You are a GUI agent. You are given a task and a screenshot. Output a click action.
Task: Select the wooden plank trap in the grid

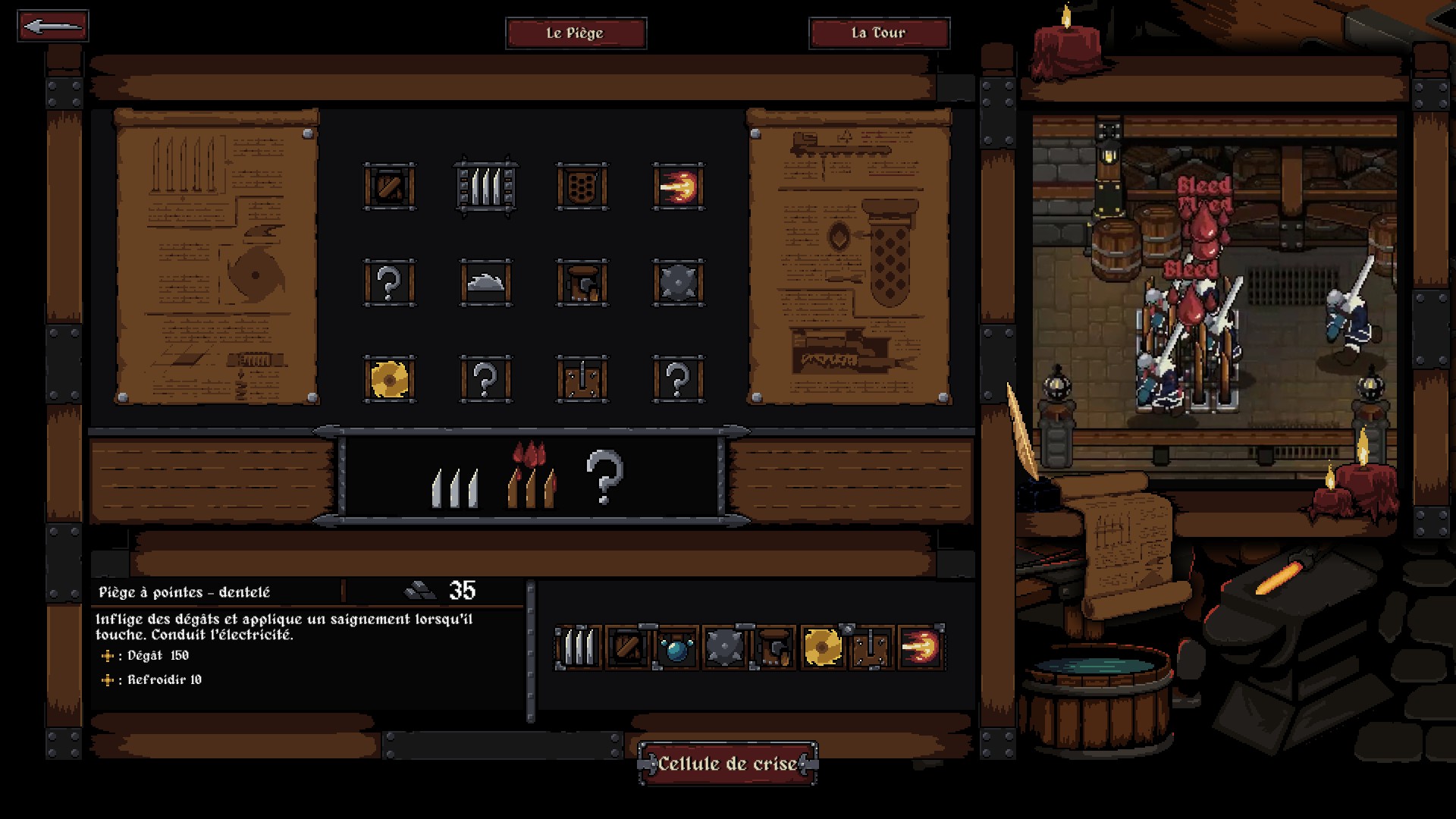point(582,379)
